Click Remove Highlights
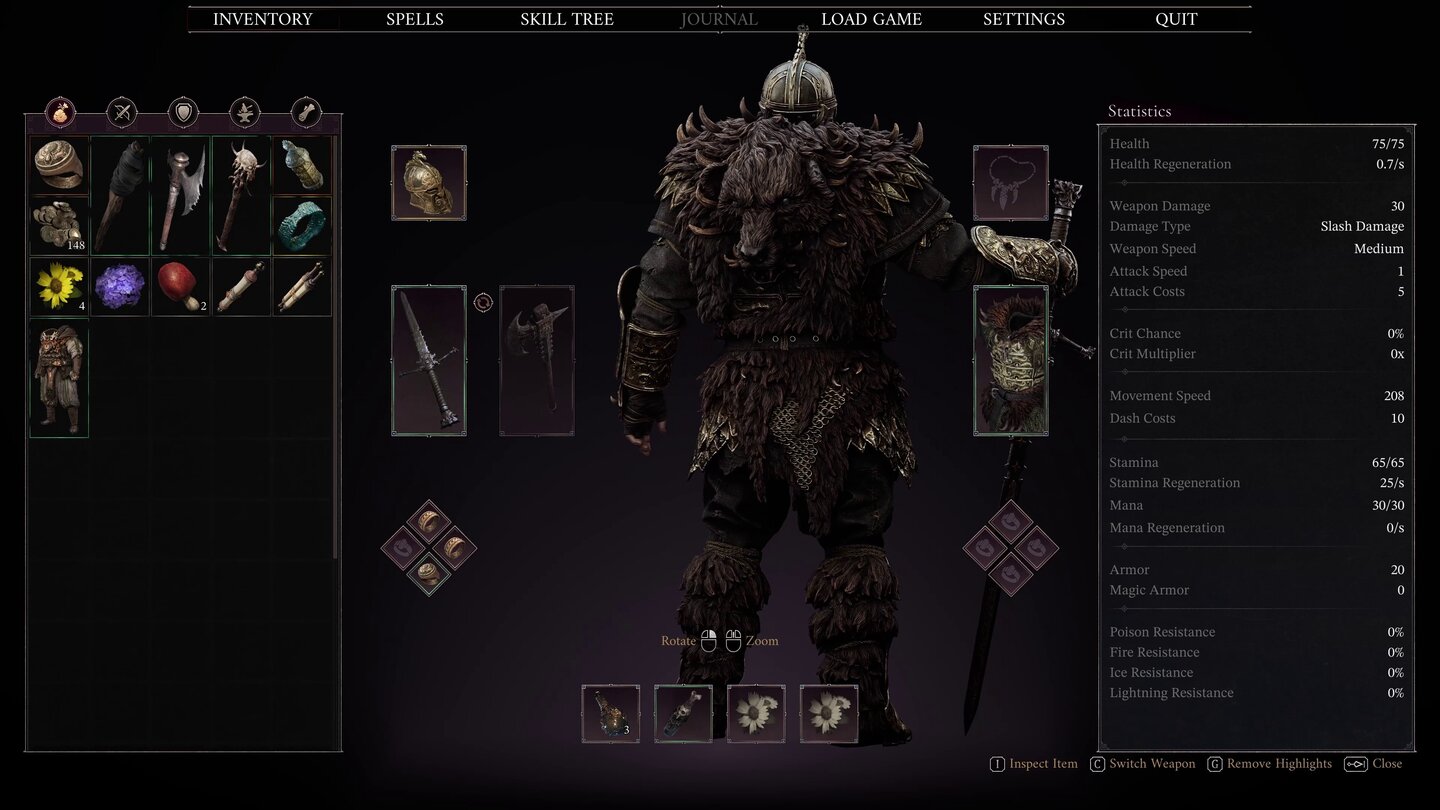The height and width of the screenshot is (810, 1440). point(1269,763)
